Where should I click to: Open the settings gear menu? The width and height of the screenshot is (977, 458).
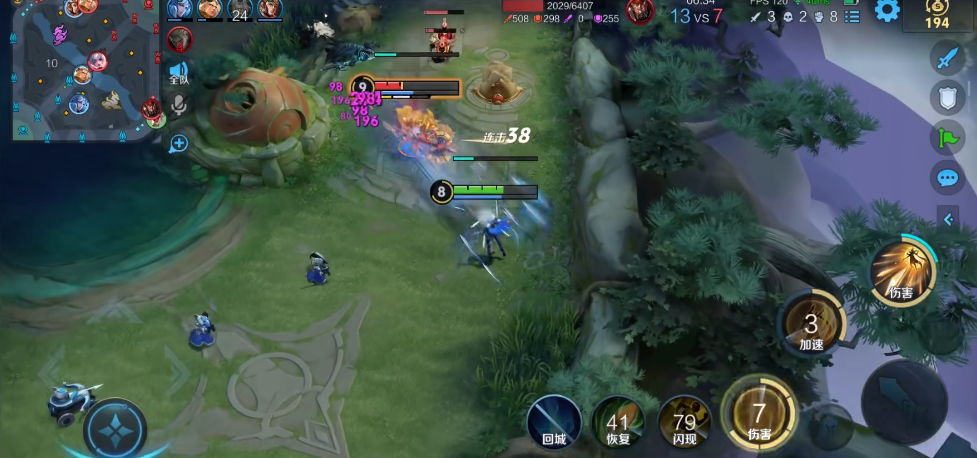click(x=887, y=11)
